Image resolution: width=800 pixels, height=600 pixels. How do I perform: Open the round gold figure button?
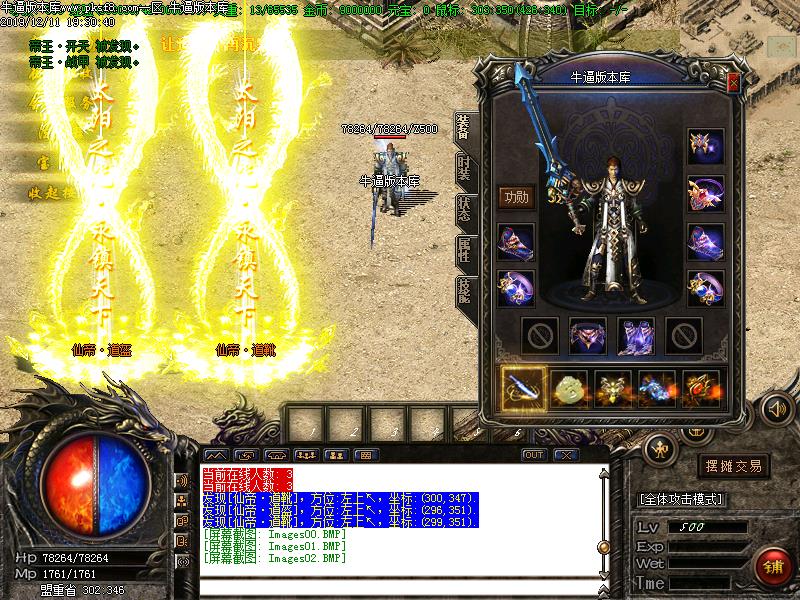[x=660, y=446]
